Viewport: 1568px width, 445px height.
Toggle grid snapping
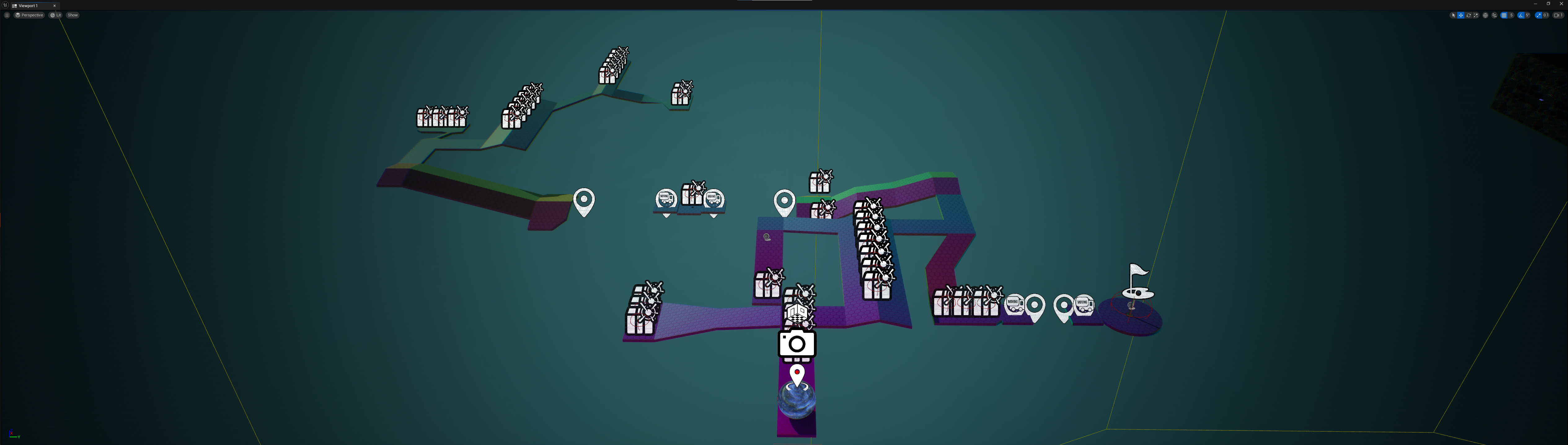(1504, 16)
